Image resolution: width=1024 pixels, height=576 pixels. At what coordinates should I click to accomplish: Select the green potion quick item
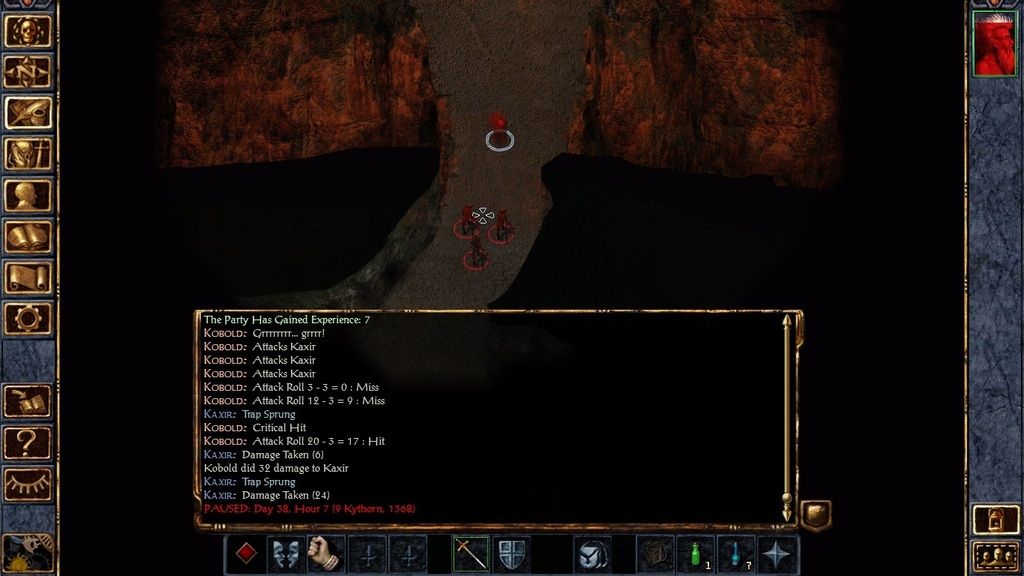pos(696,554)
